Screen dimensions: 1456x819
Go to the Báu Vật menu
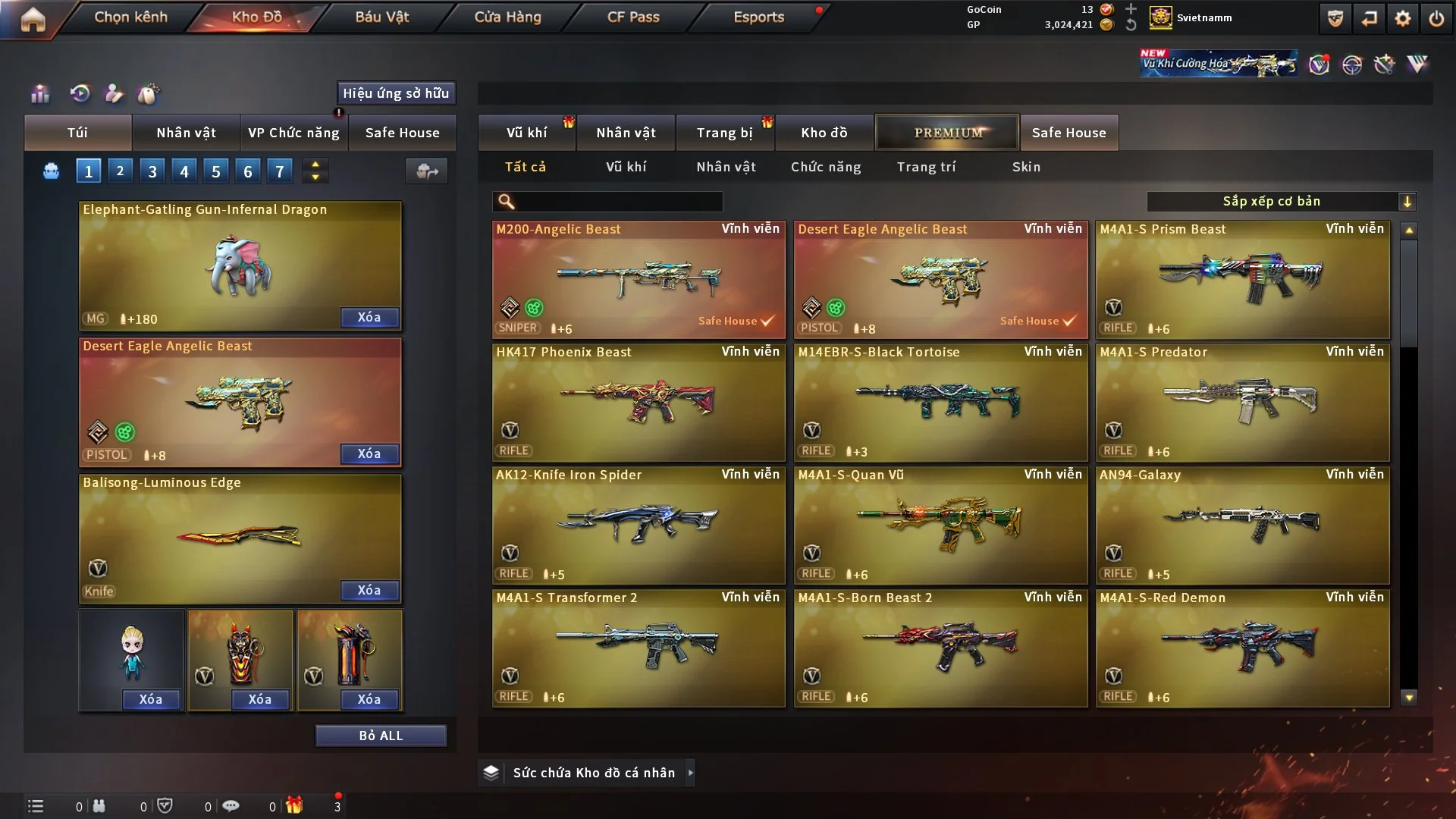point(381,17)
